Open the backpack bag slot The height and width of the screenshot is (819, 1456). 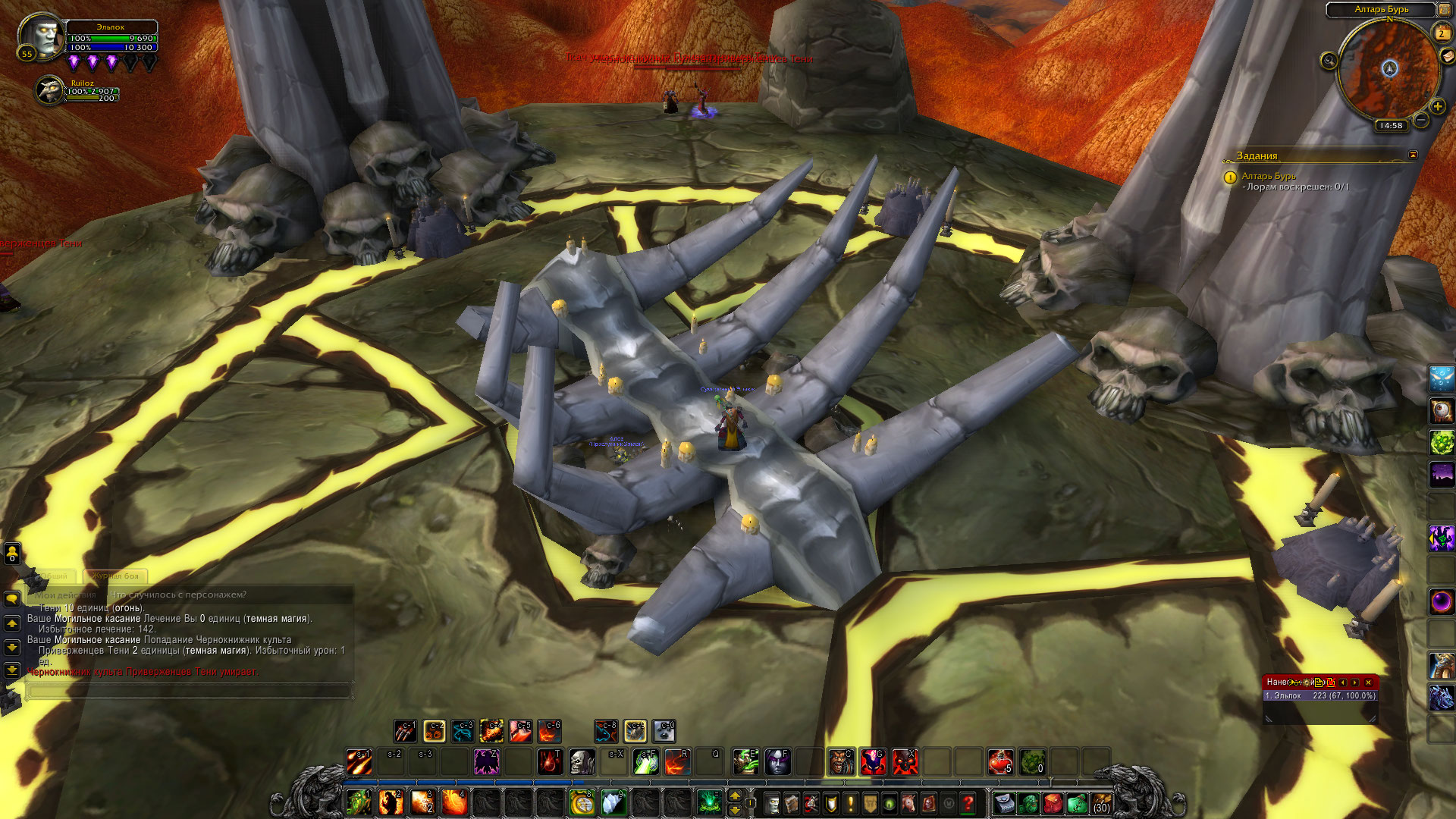[1101, 803]
